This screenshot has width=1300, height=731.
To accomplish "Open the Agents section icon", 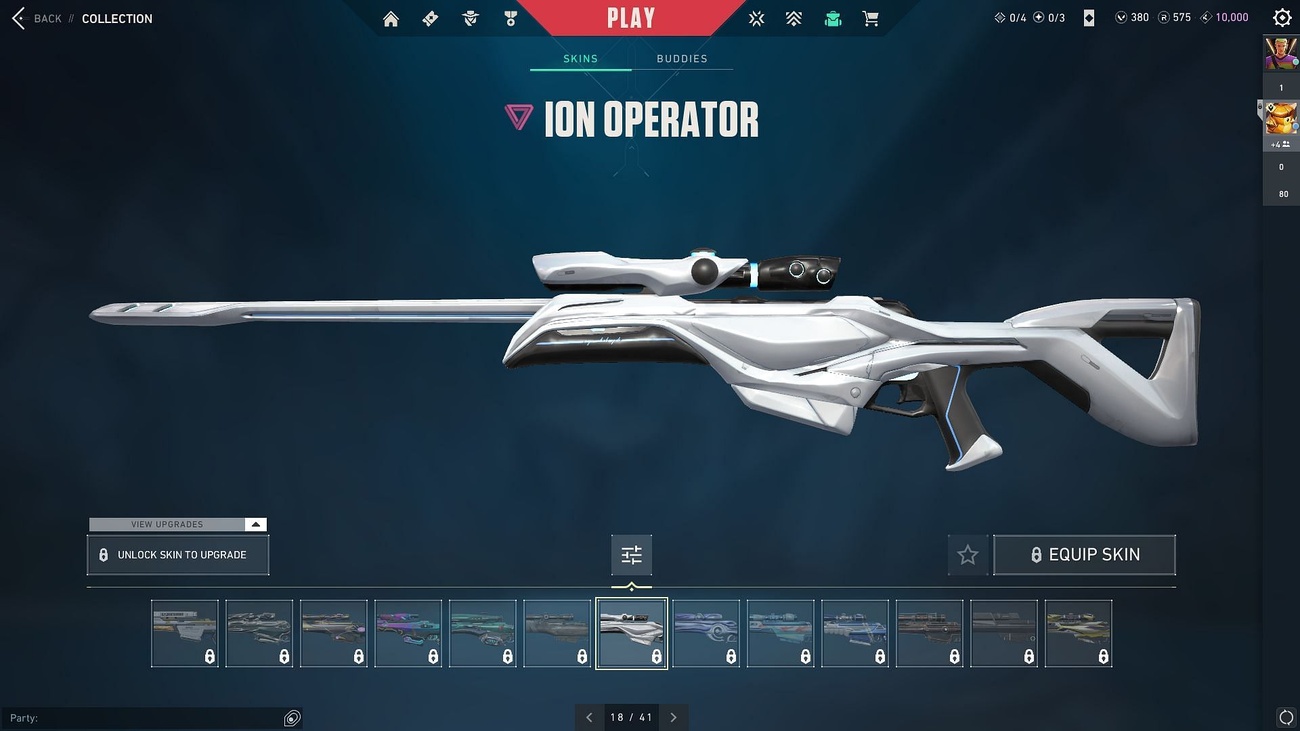I will (x=469, y=17).
